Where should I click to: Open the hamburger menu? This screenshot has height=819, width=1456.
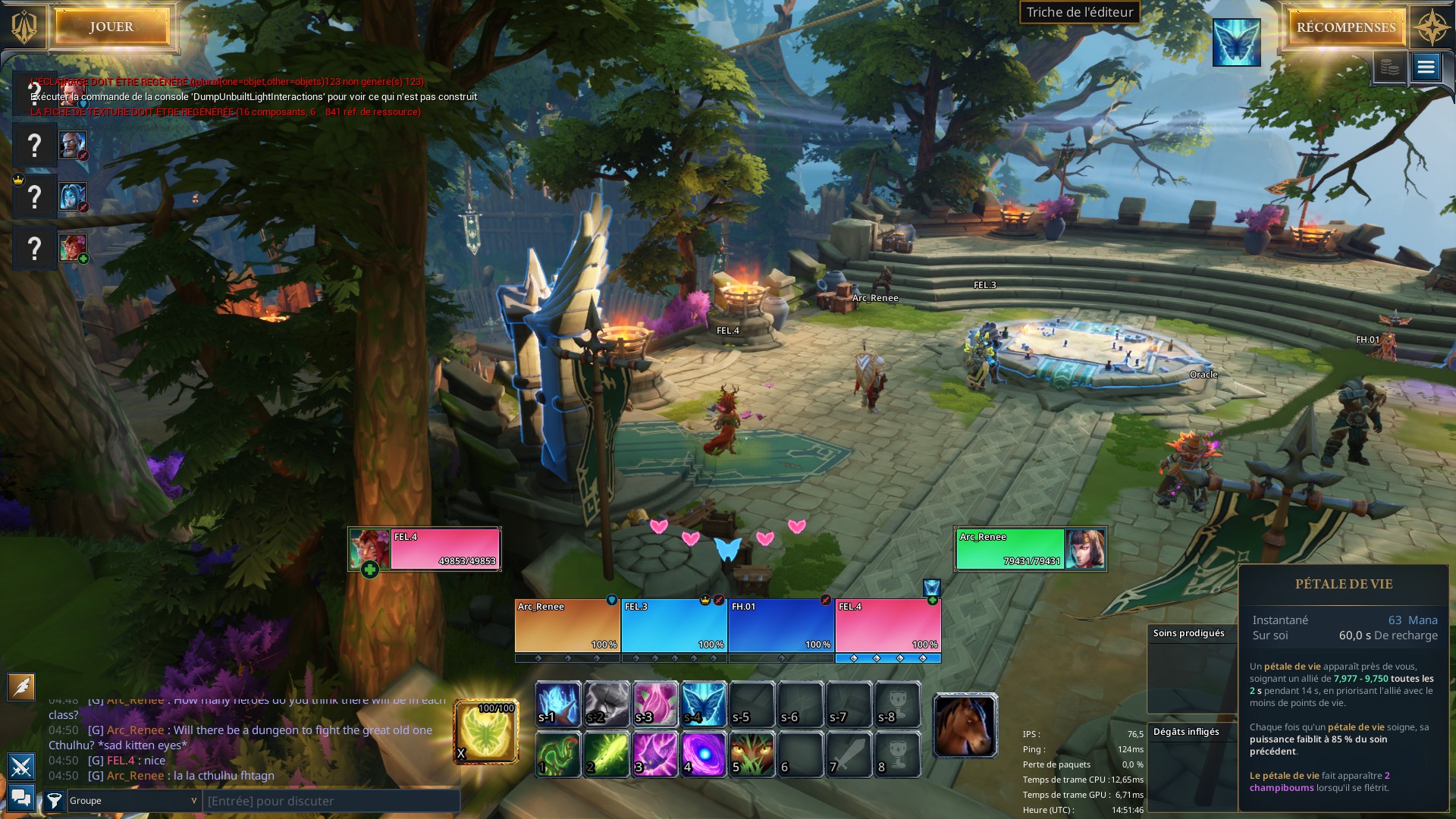point(1426,68)
